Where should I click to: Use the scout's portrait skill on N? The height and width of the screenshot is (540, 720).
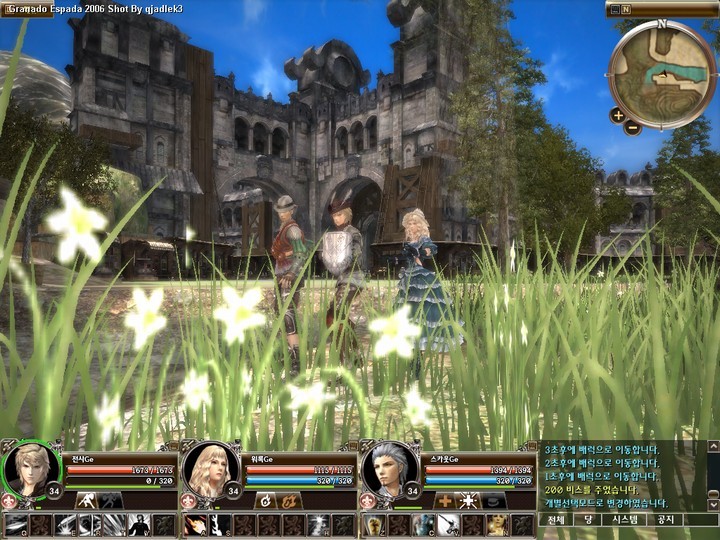pos(497,525)
